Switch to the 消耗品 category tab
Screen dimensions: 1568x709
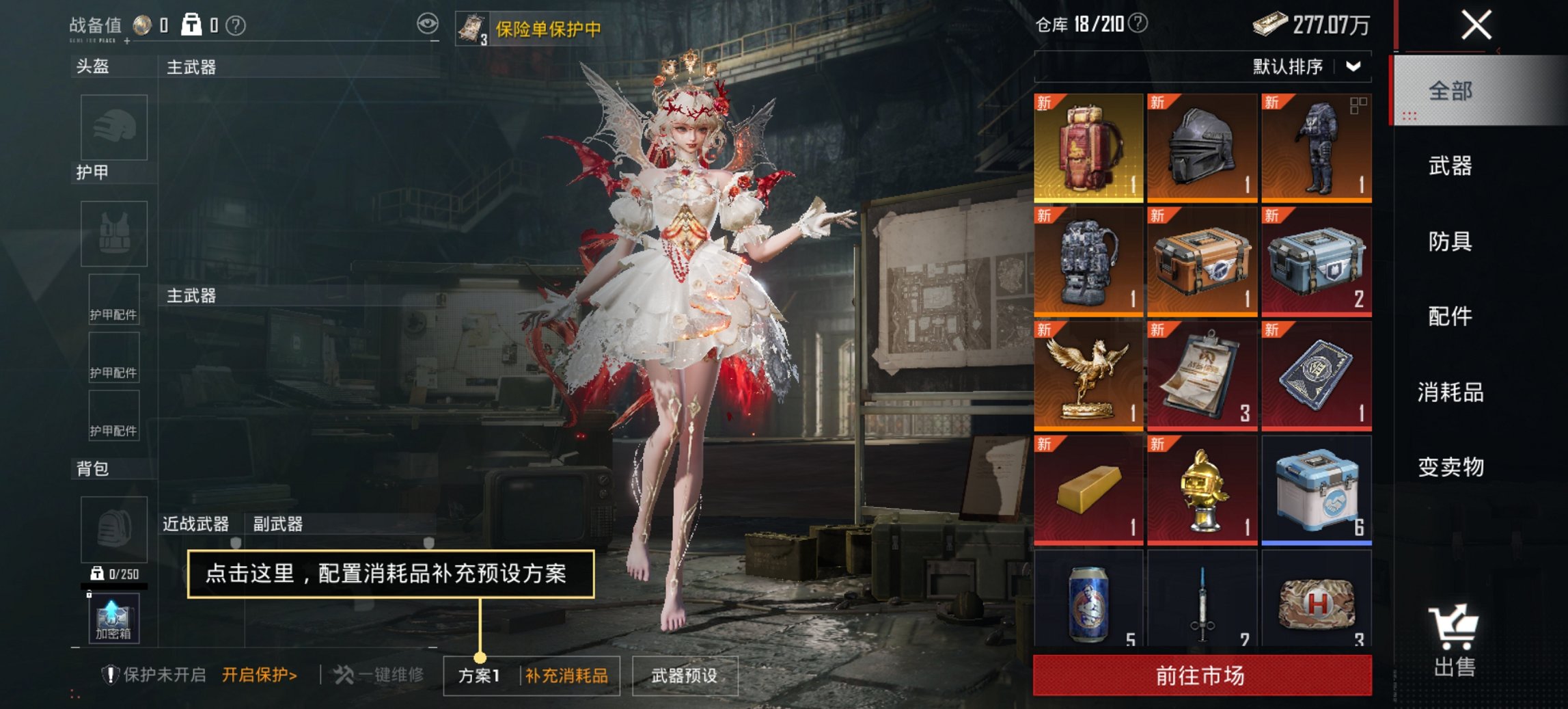pyautogui.click(x=1451, y=392)
